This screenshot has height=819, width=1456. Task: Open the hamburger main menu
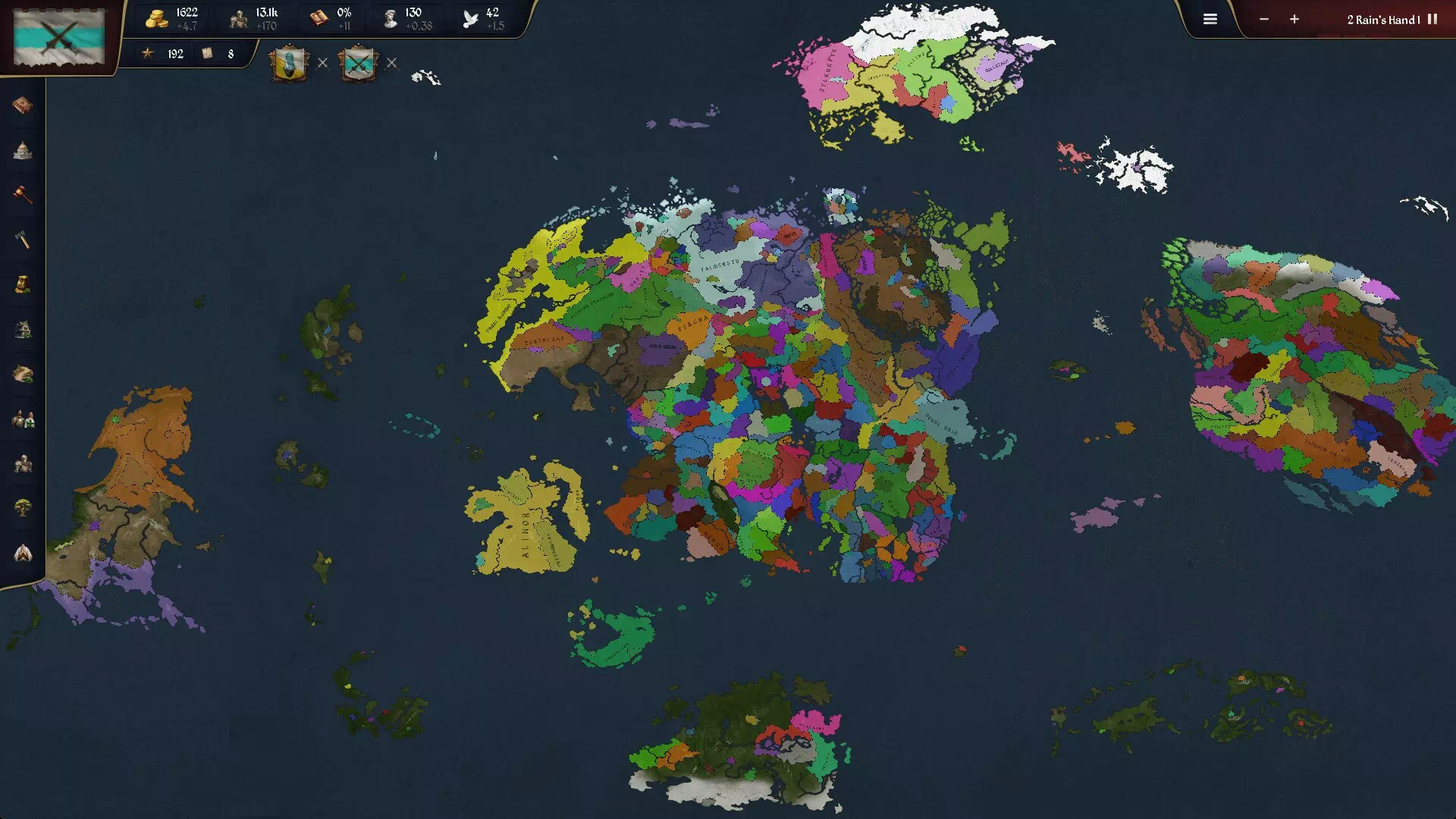(1210, 20)
